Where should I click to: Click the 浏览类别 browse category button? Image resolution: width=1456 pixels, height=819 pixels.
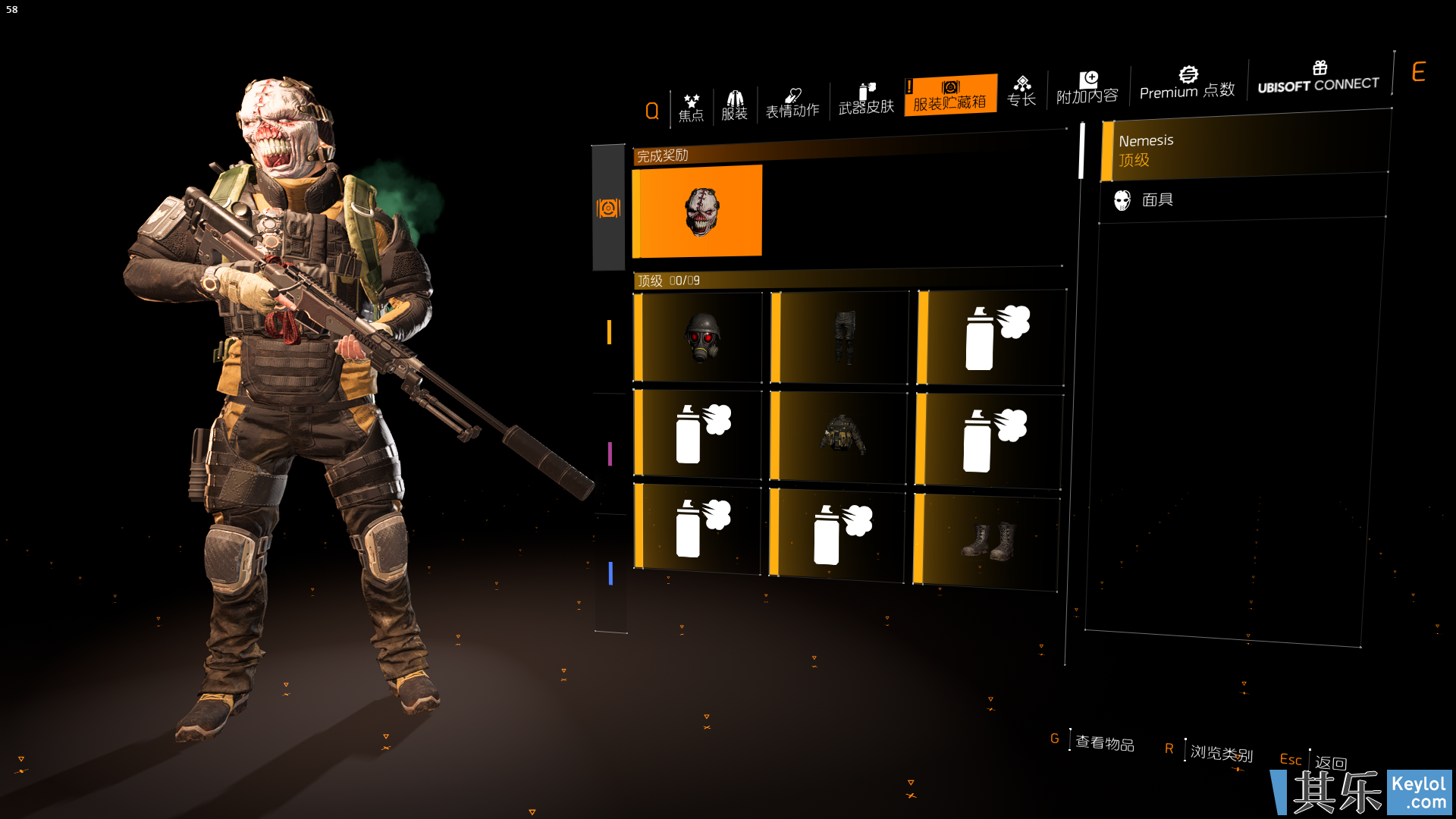(x=1221, y=752)
